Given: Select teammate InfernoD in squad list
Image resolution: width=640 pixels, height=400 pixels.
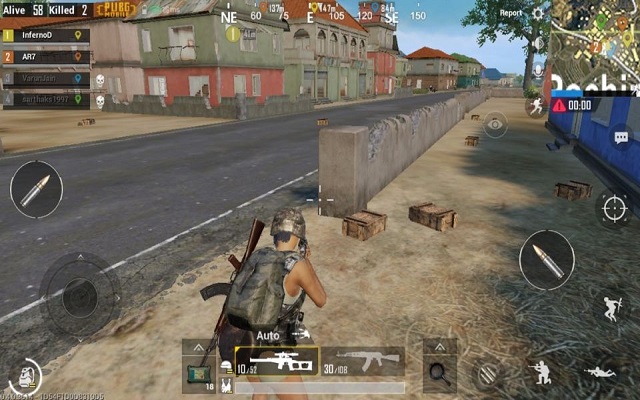Looking at the screenshot, I should pyautogui.click(x=45, y=35).
